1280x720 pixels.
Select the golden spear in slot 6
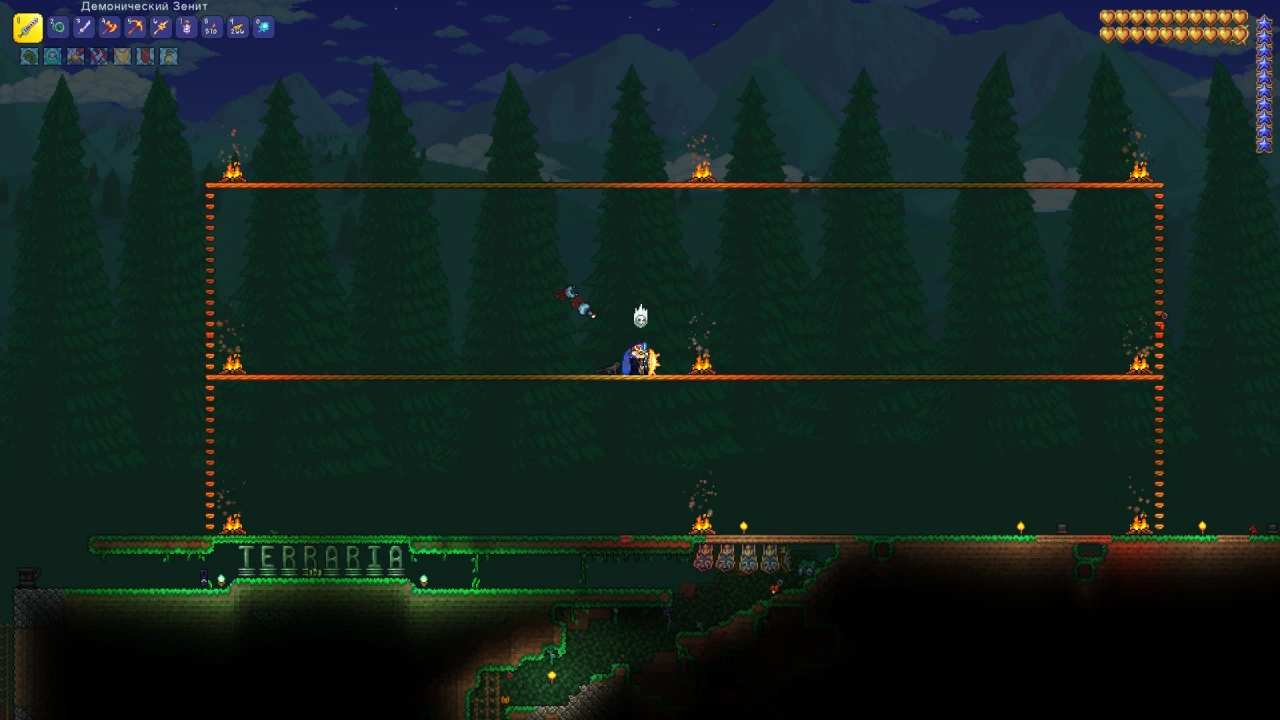coord(160,28)
